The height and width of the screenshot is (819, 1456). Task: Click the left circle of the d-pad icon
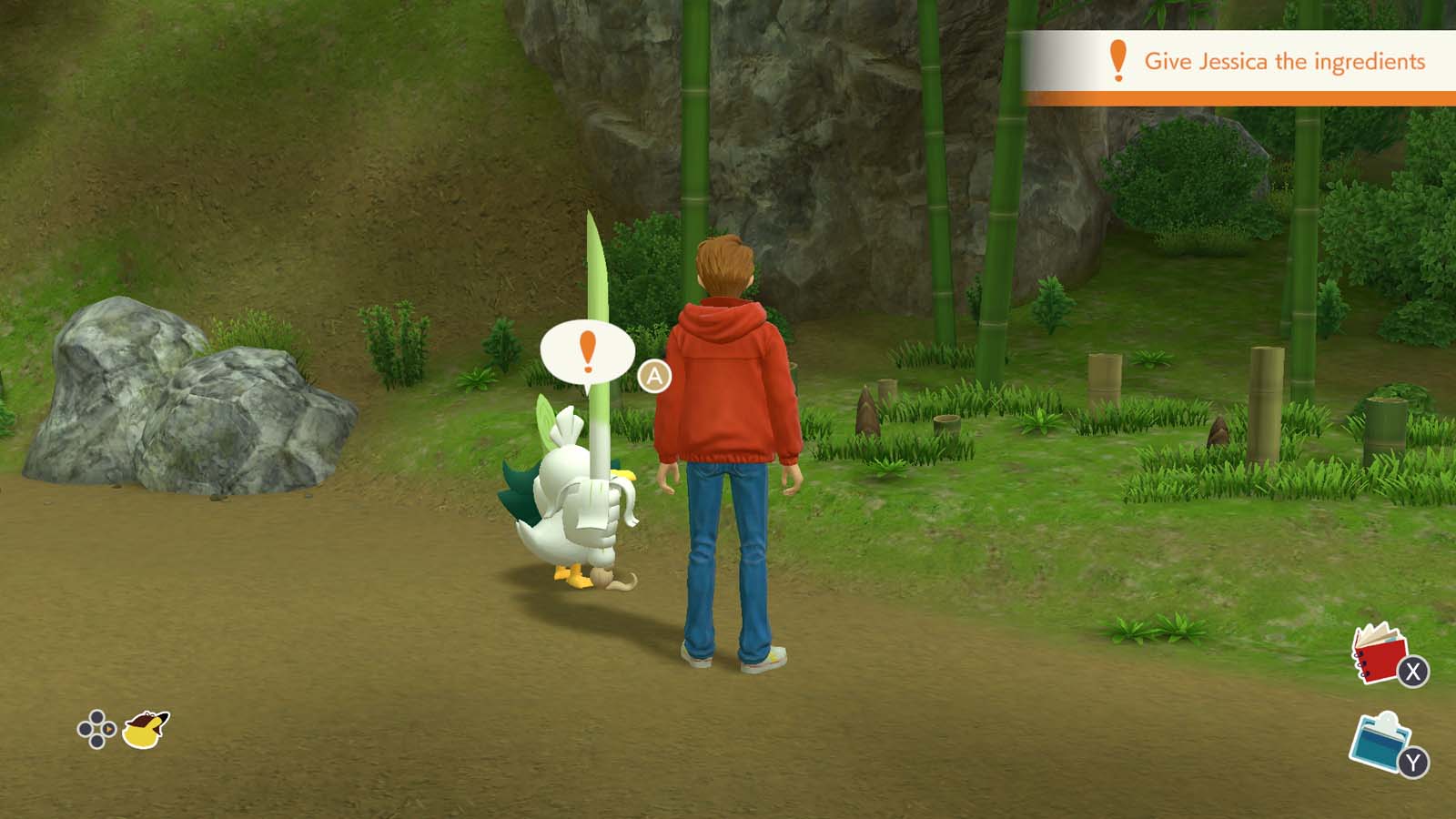click(85, 729)
